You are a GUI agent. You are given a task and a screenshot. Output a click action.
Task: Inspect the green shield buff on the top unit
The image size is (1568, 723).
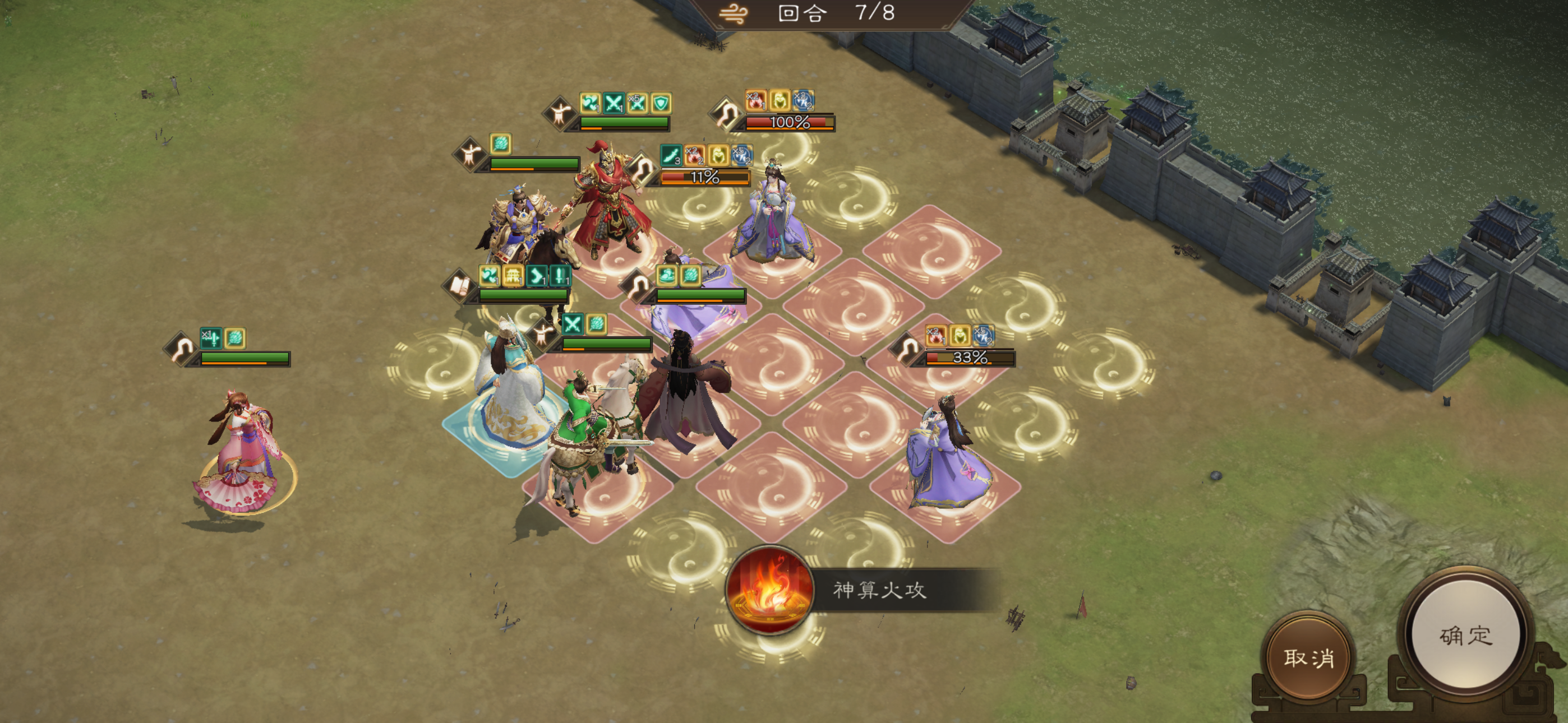pos(661,105)
